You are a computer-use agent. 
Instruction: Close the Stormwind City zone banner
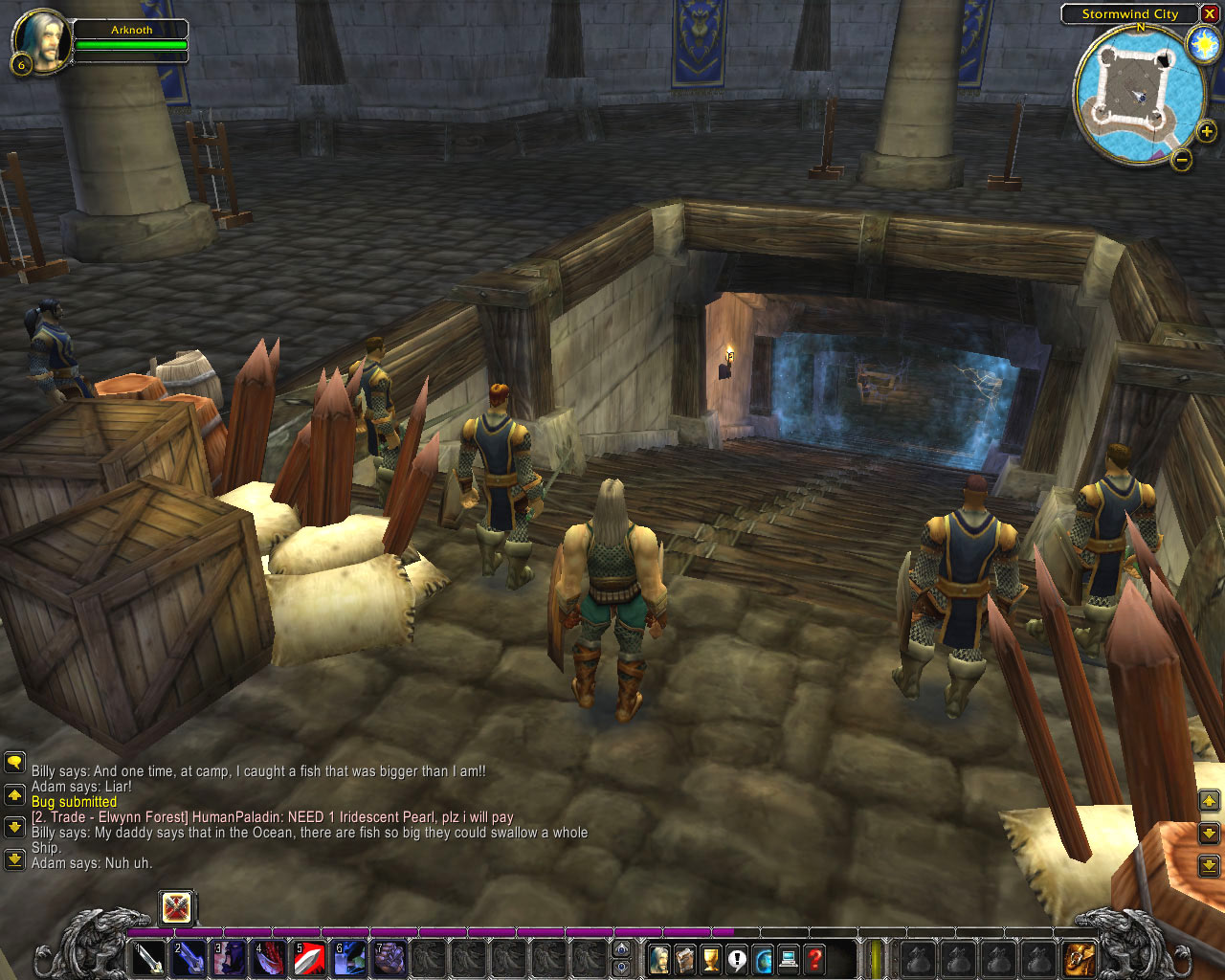point(1209,13)
